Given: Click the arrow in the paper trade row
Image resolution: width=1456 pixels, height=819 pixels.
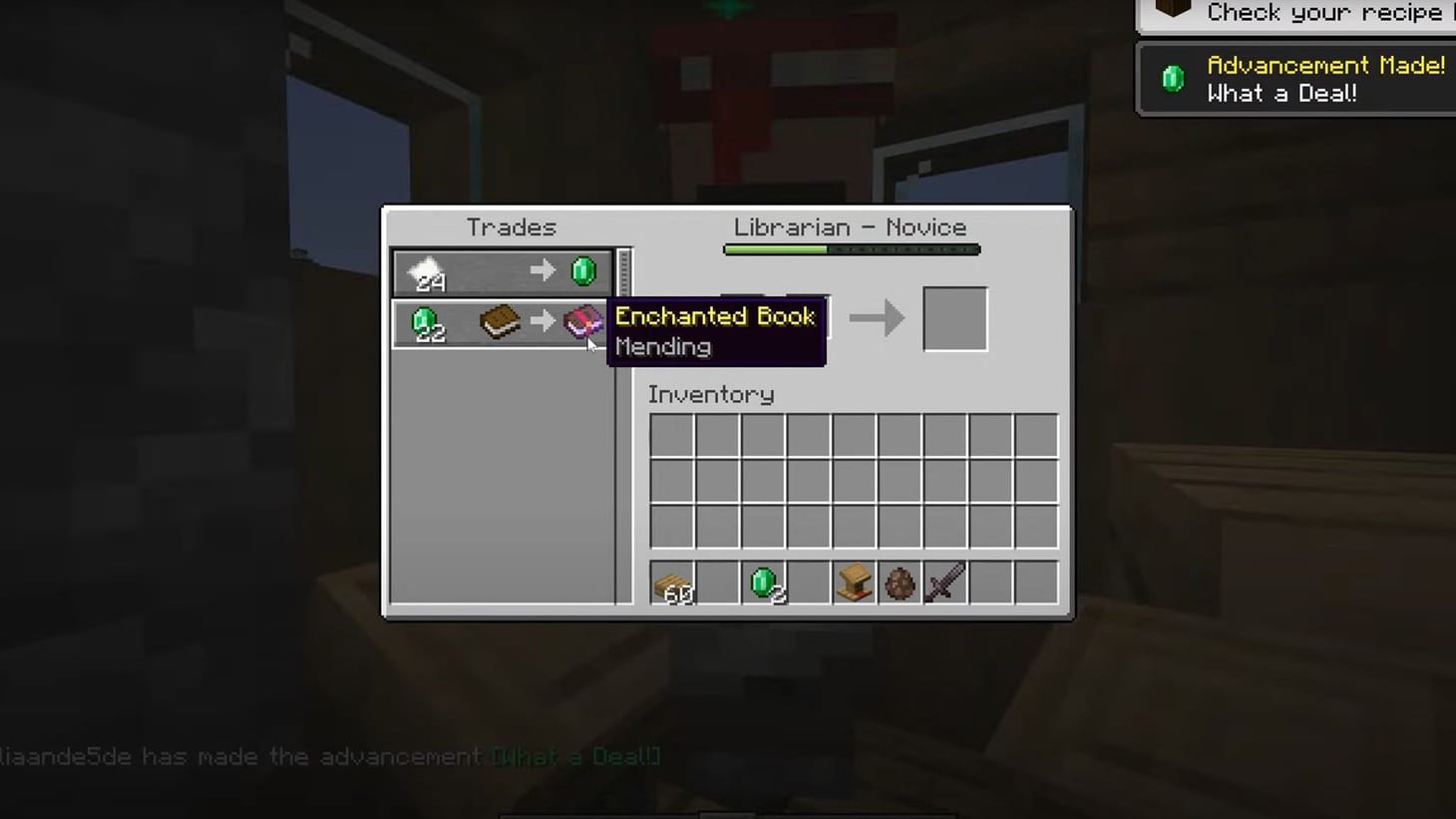Looking at the screenshot, I should [x=544, y=270].
